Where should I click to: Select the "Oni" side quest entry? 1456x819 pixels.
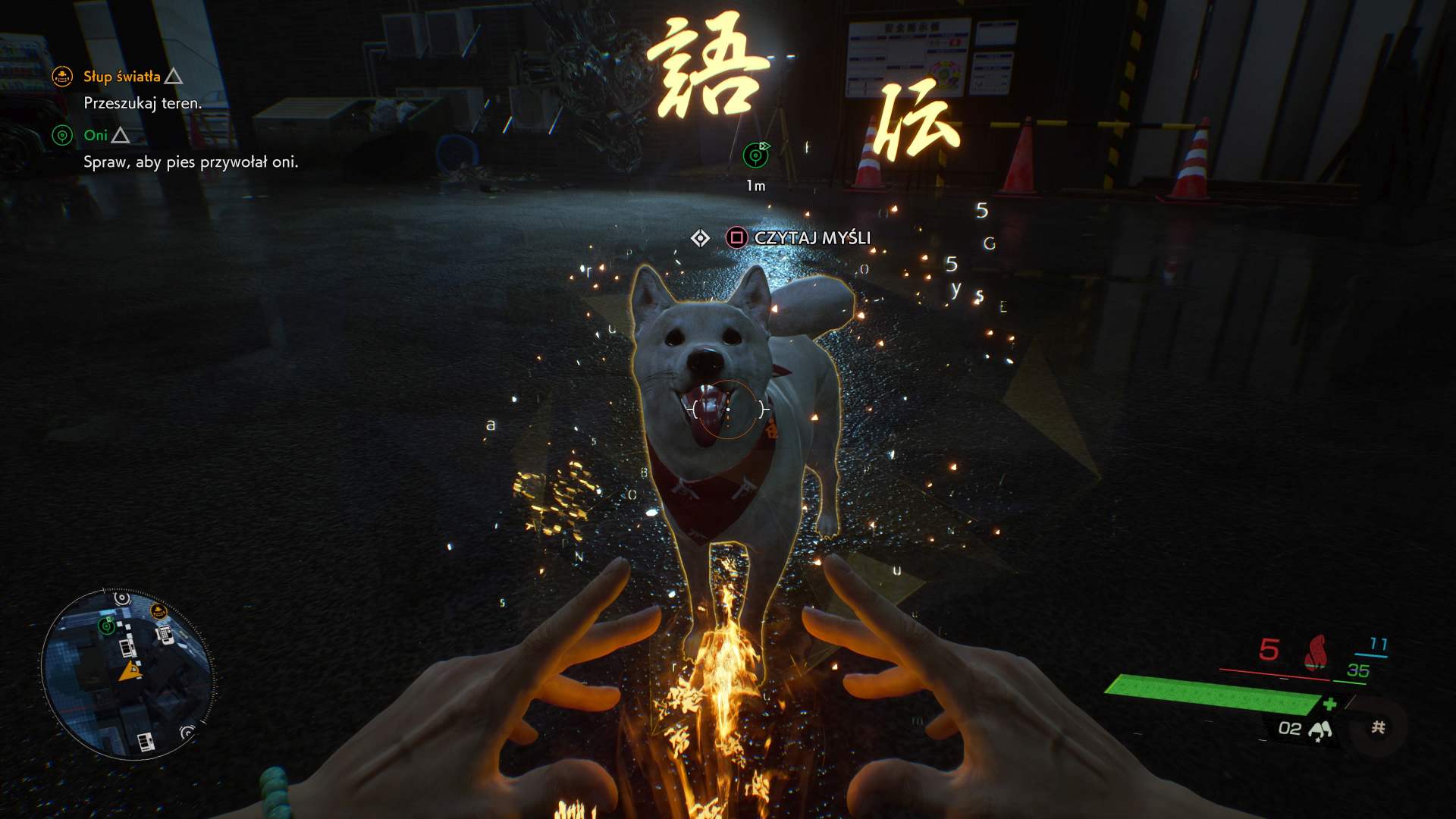point(96,136)
